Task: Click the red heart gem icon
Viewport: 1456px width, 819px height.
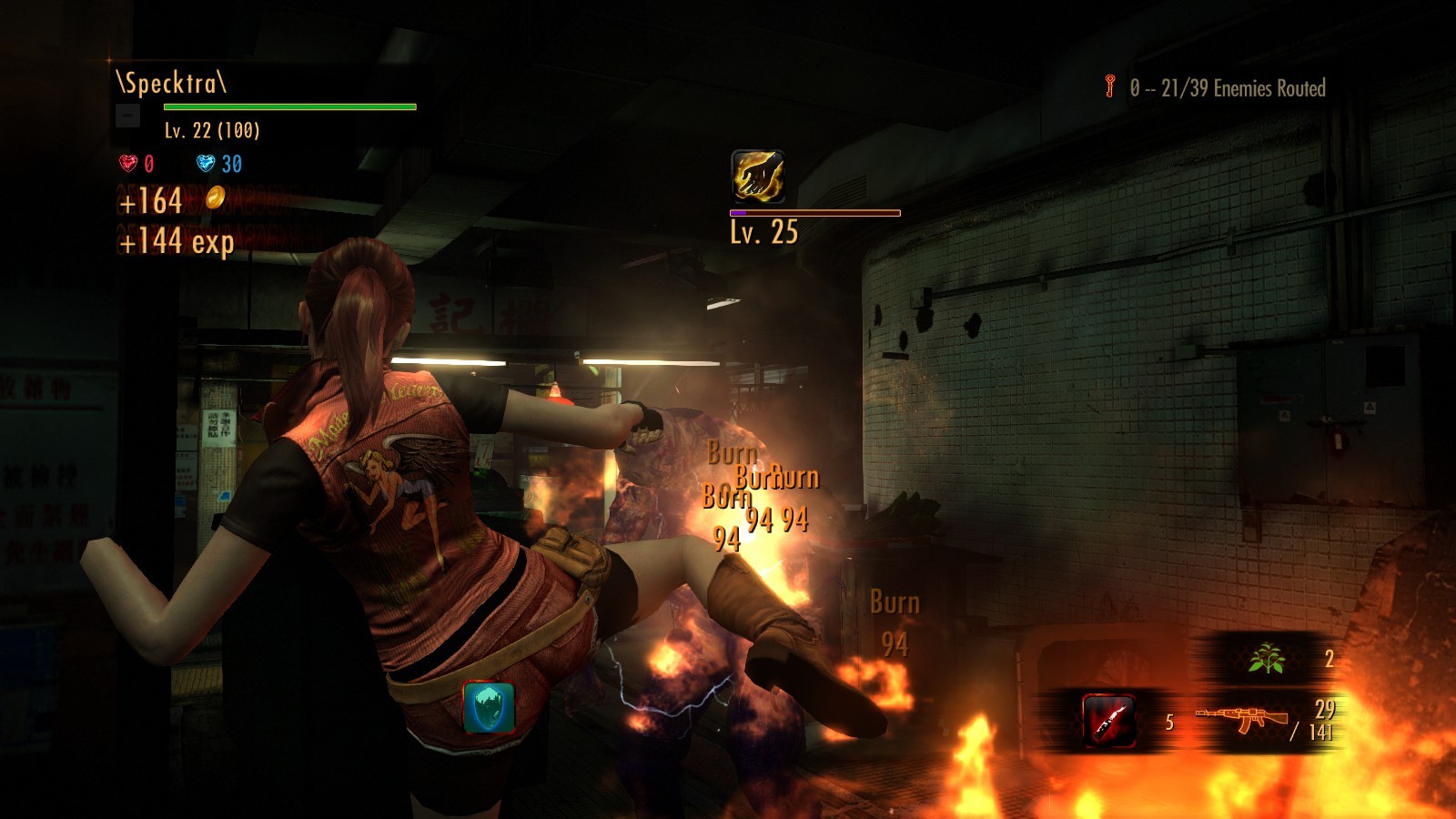Action: 128,163
